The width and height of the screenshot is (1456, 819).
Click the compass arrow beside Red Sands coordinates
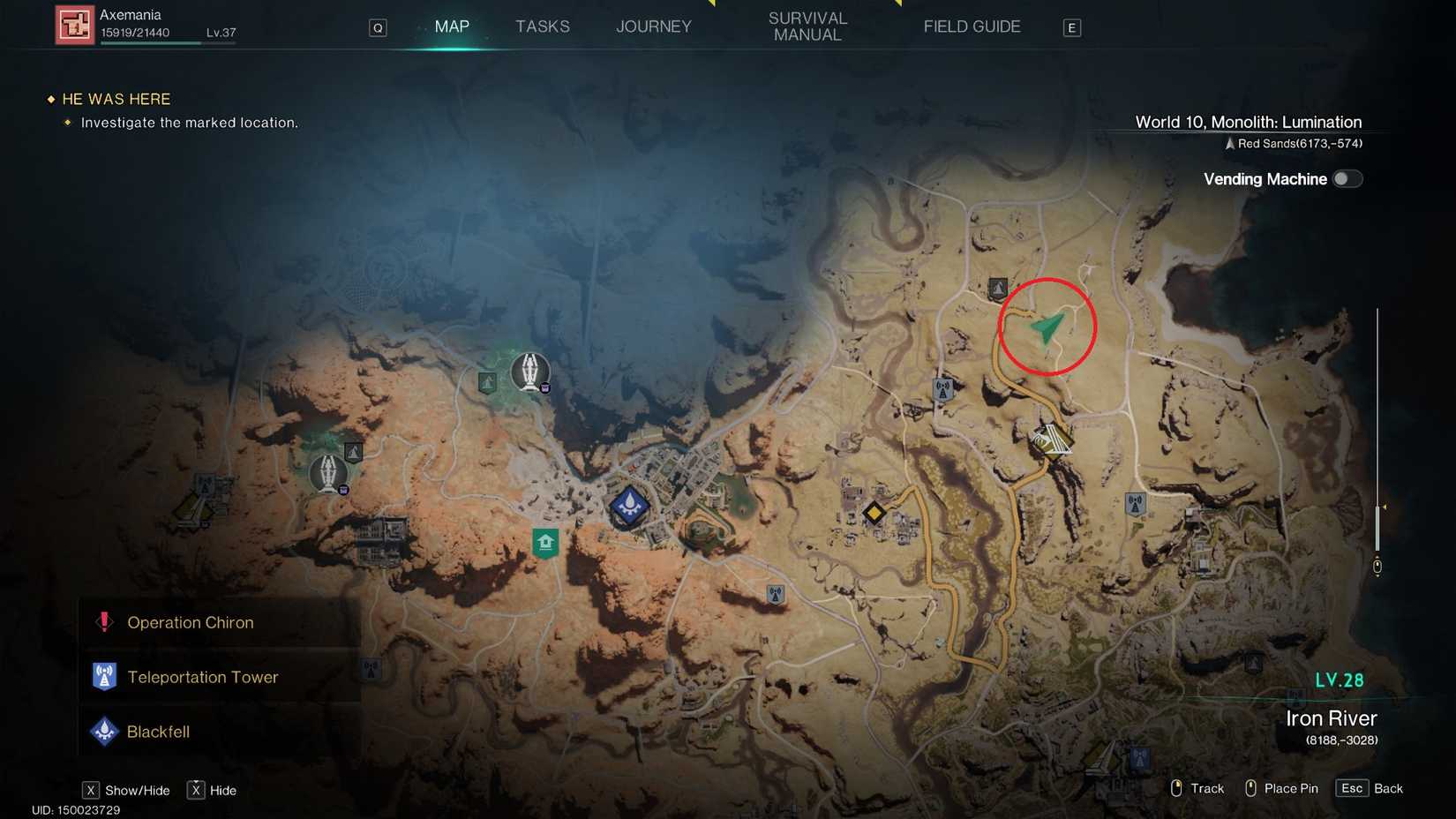click(x=1231, y=143)
